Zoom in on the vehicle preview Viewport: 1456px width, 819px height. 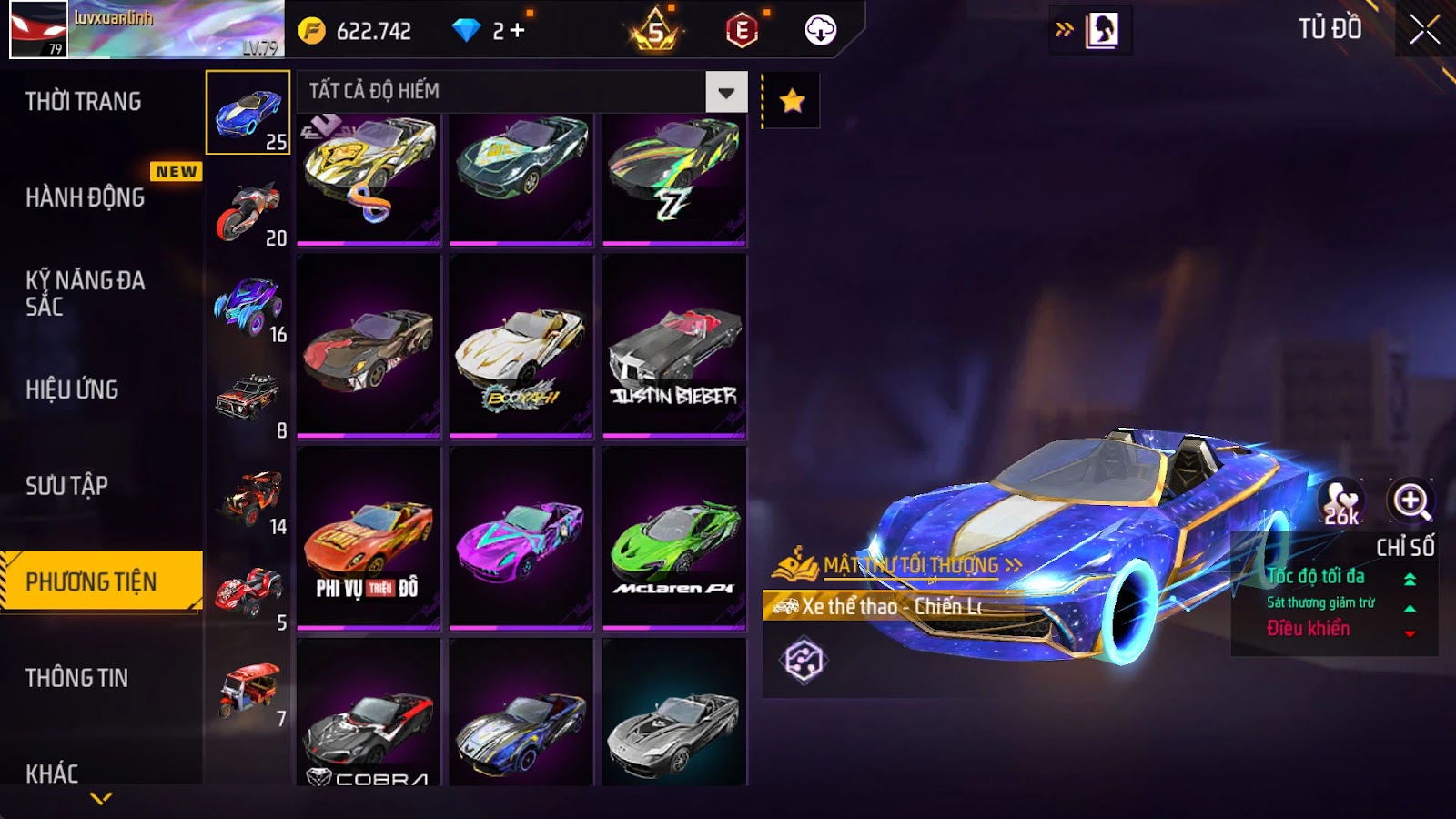click(x=1410, y=500)
